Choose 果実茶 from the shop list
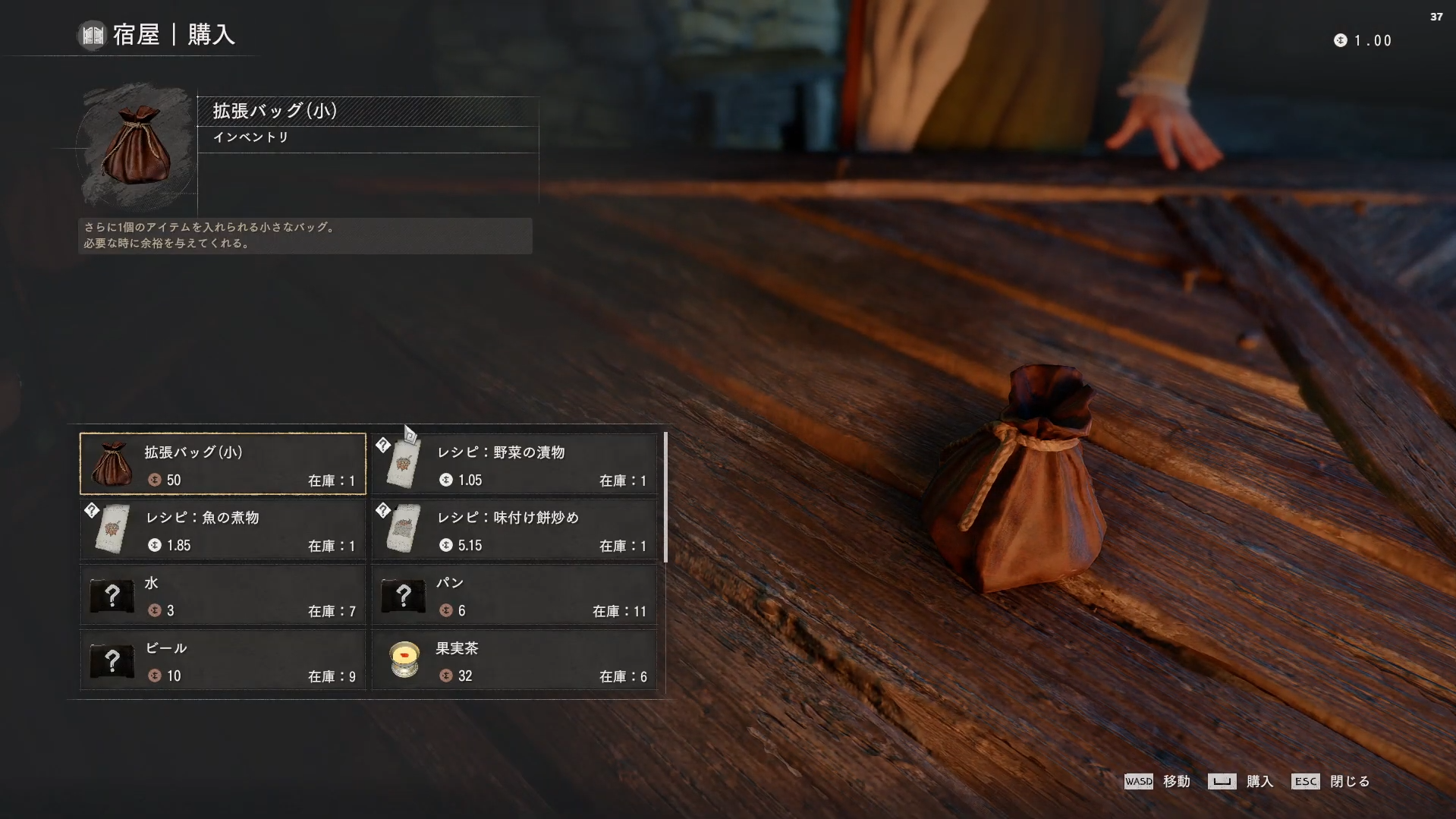Screen dimensions: 1456x819 click(514, 660)
